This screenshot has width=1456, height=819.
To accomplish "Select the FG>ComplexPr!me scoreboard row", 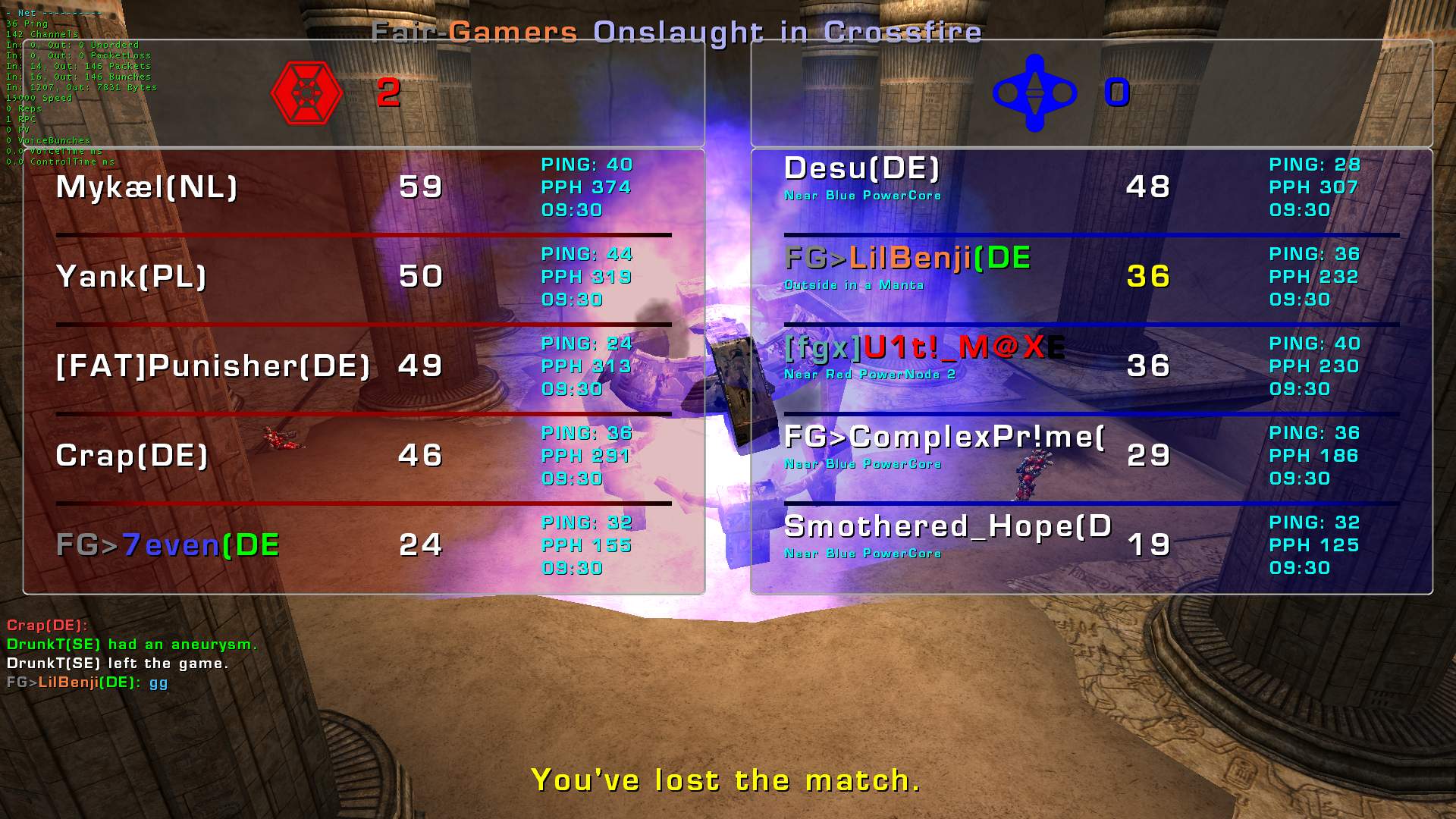I will 943,438.
